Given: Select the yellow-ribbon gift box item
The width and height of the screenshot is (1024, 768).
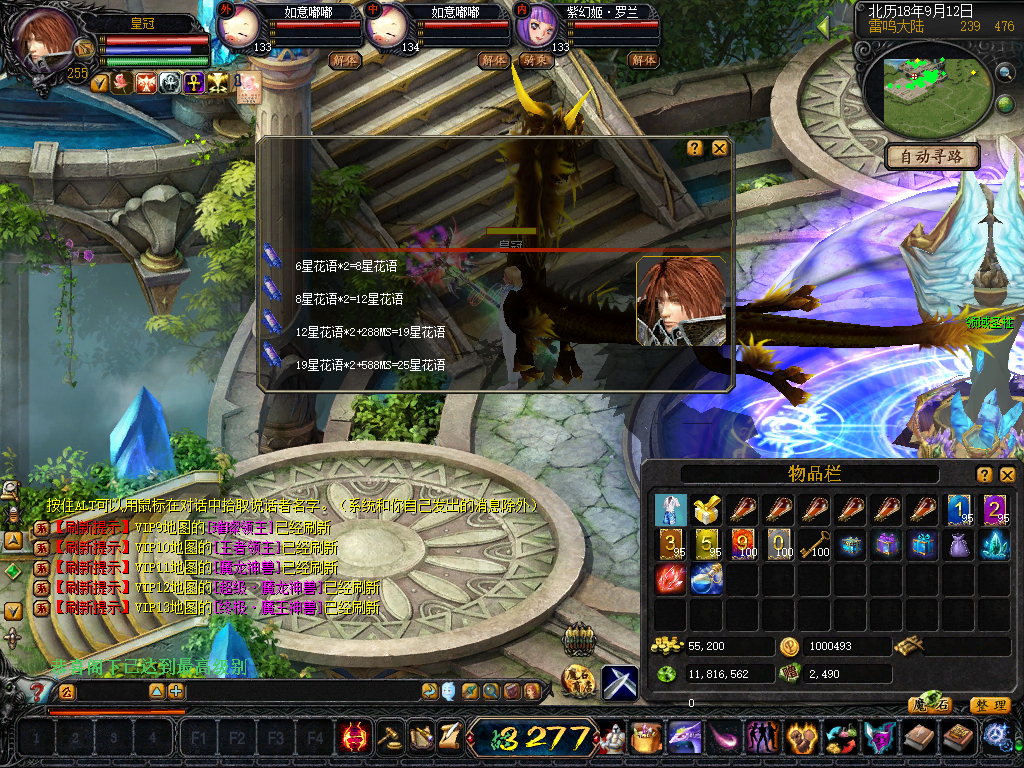Looking at the screenshot, I should click(707, 510).
